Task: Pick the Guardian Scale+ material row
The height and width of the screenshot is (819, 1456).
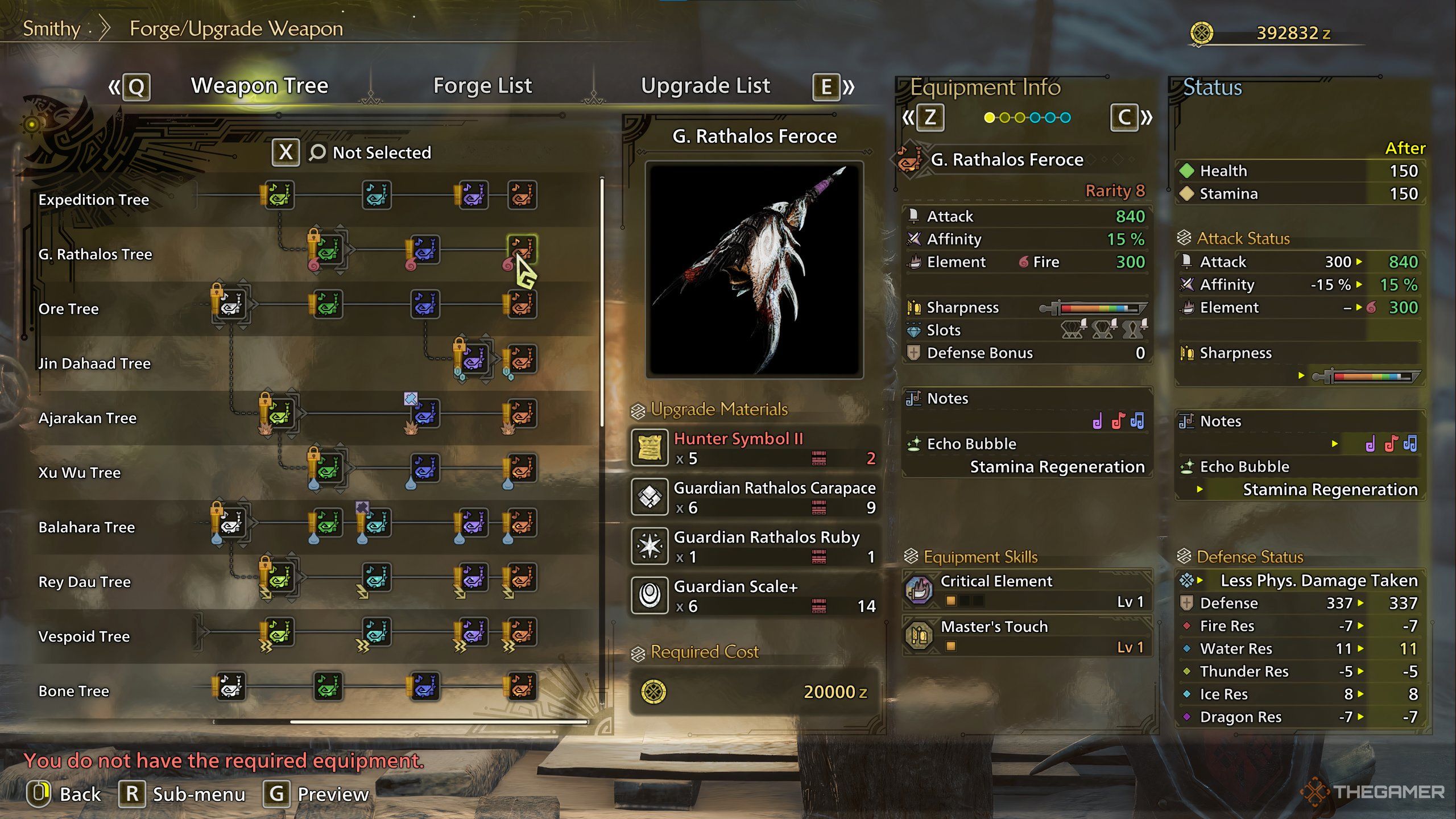Action: click(754, 595)
